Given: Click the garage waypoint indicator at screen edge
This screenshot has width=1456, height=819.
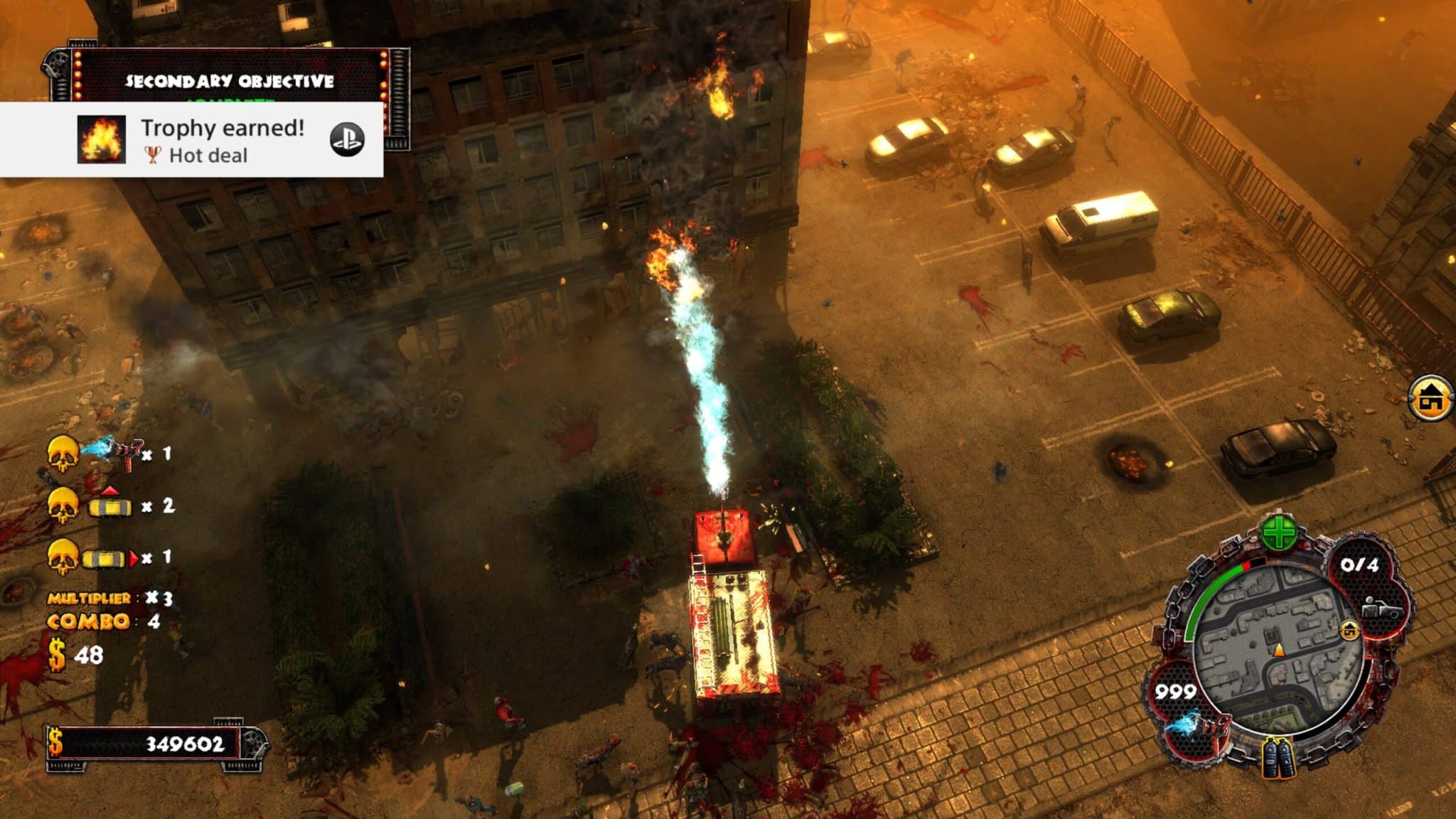Looking at the screenshot, I should [1432, 400].
